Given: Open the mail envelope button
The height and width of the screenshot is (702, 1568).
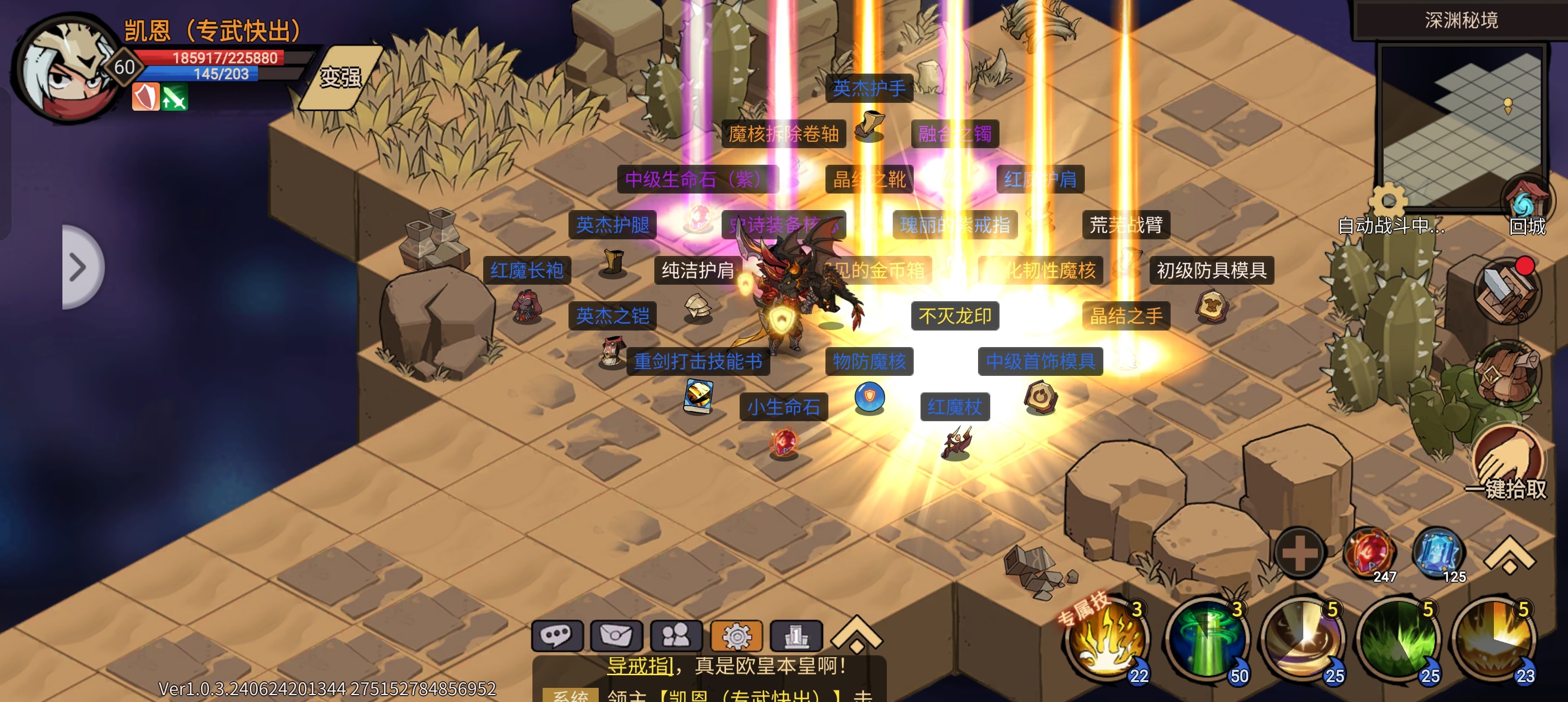Looking at the screenshot, I should coord(616,636).
